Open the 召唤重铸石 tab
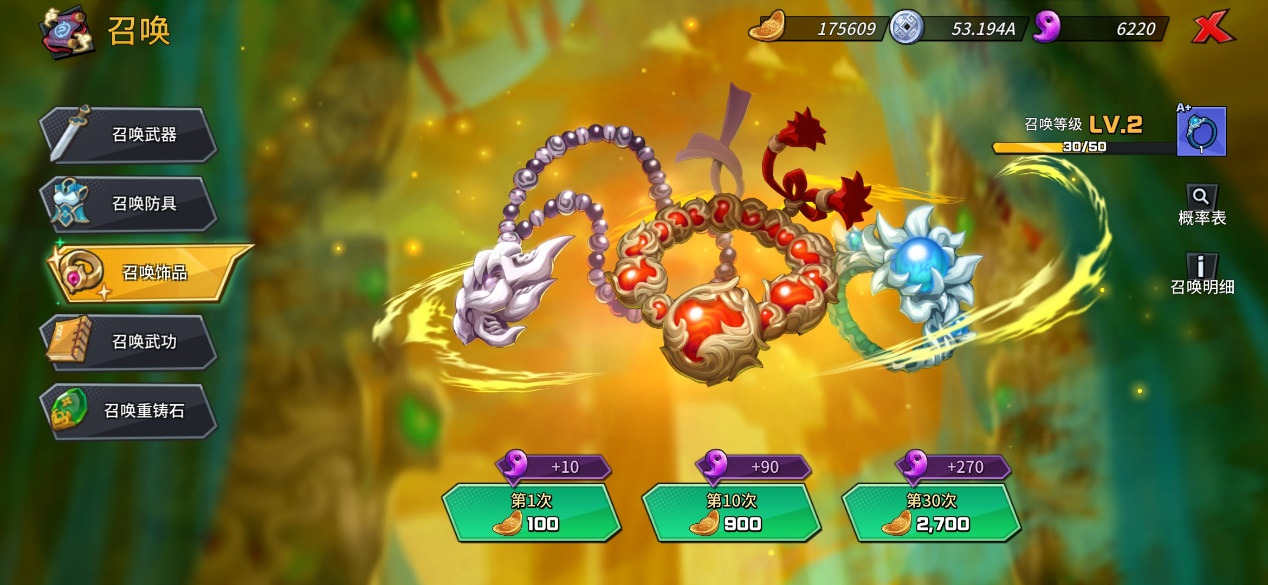Image resolution: width=1268 pixels, height=585 pixels. [x=130, y=411]
